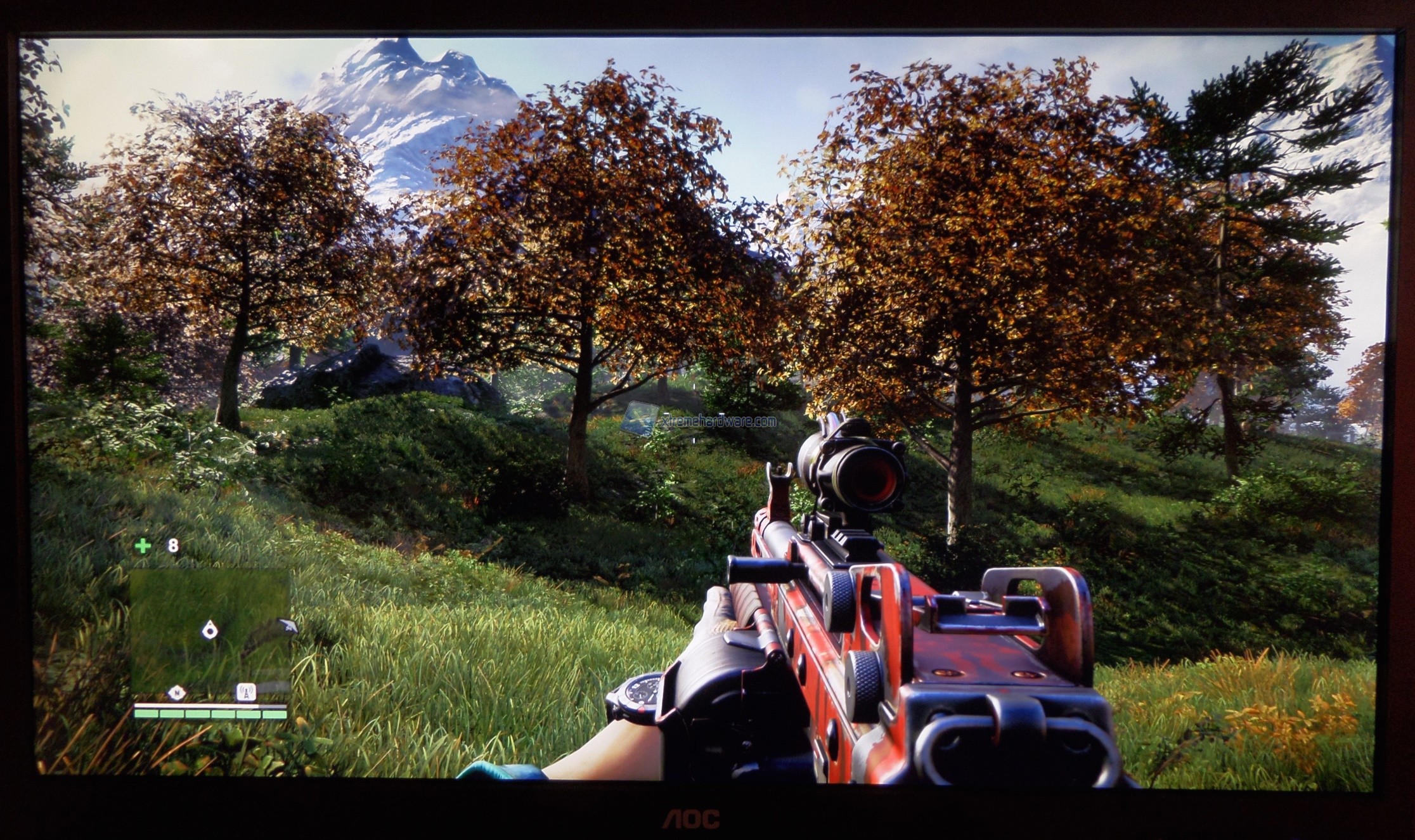
Task: Click the hang glider marker on the minimap
Action: 287,625
